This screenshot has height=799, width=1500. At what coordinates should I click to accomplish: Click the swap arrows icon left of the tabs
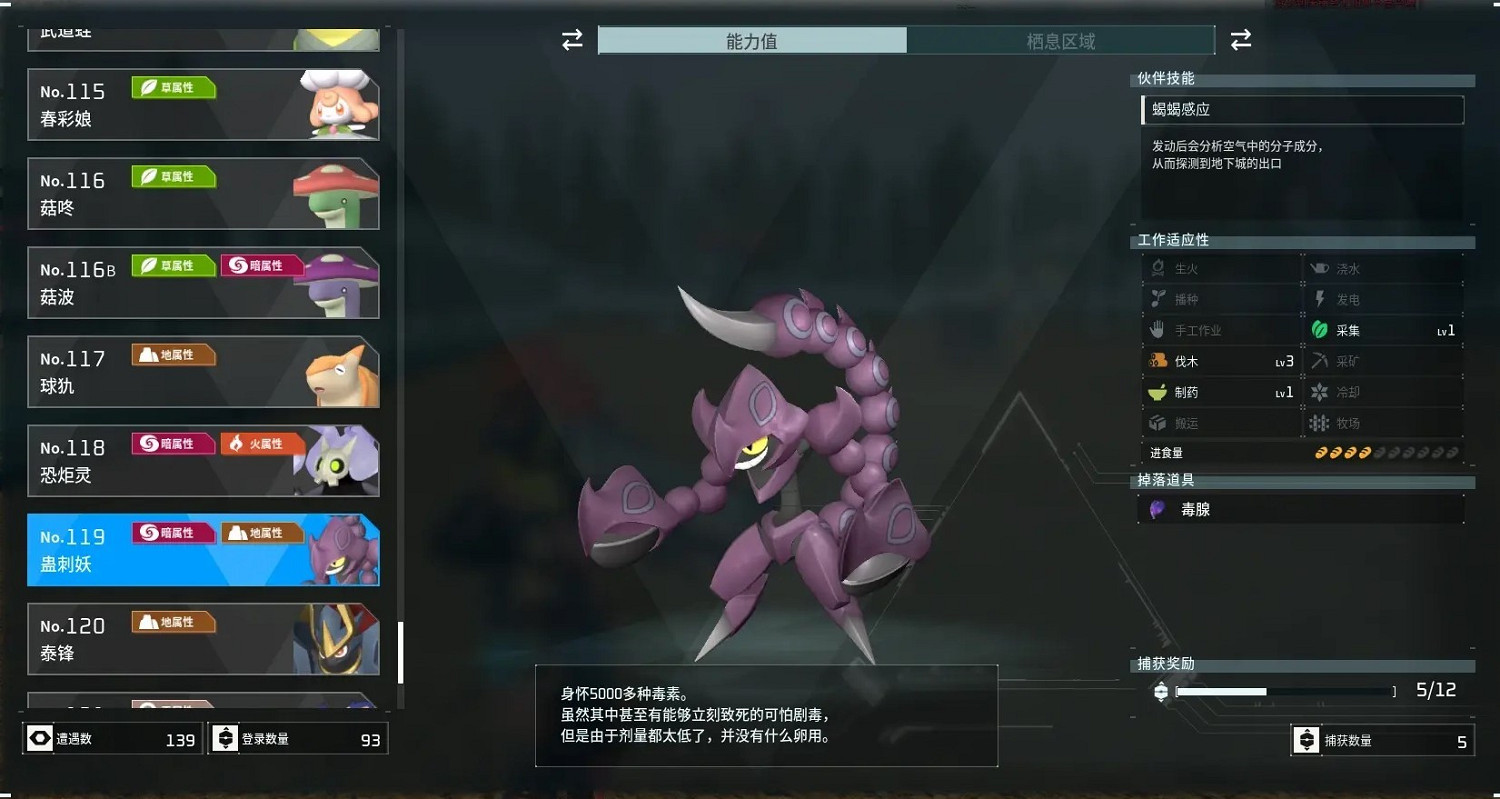coord(571,39)
